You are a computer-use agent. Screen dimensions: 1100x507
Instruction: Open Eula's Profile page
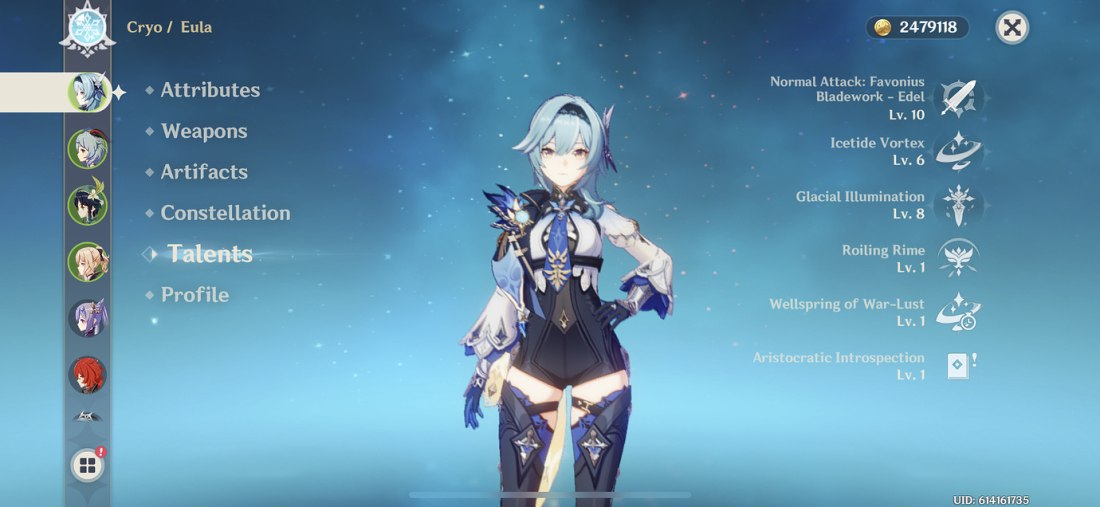195,295
